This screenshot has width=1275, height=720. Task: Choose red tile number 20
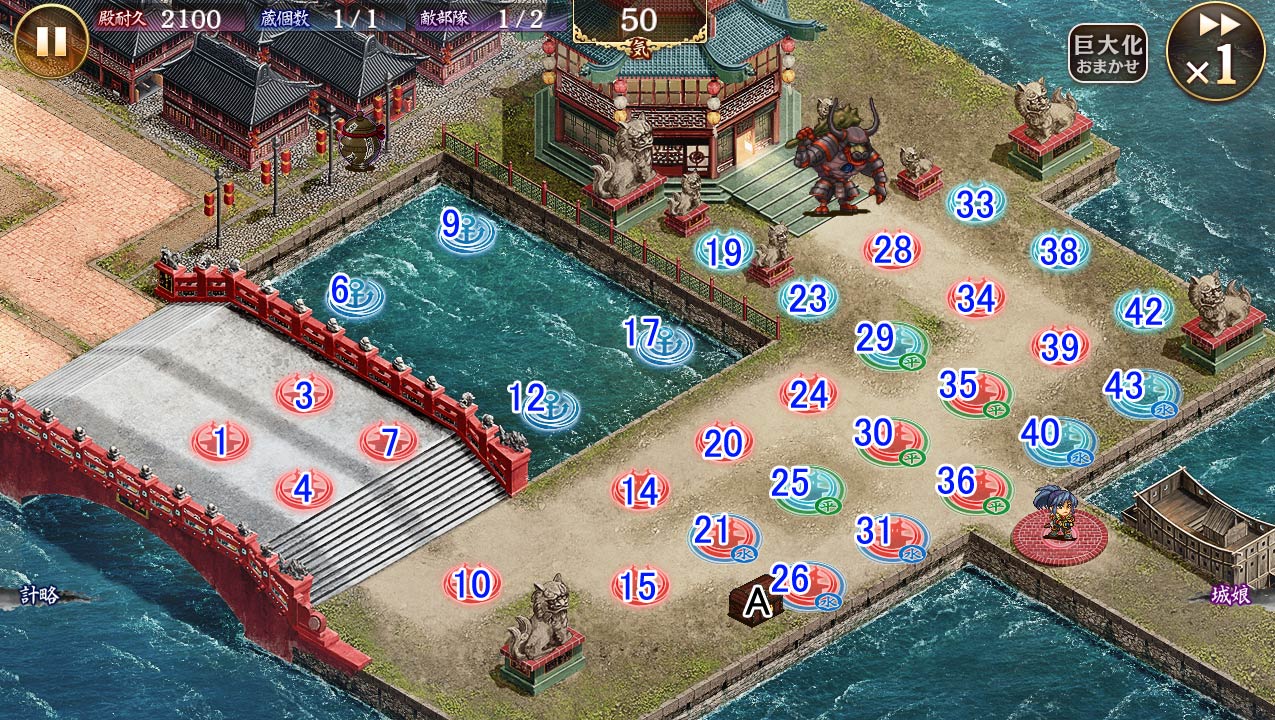click(723, 443)
